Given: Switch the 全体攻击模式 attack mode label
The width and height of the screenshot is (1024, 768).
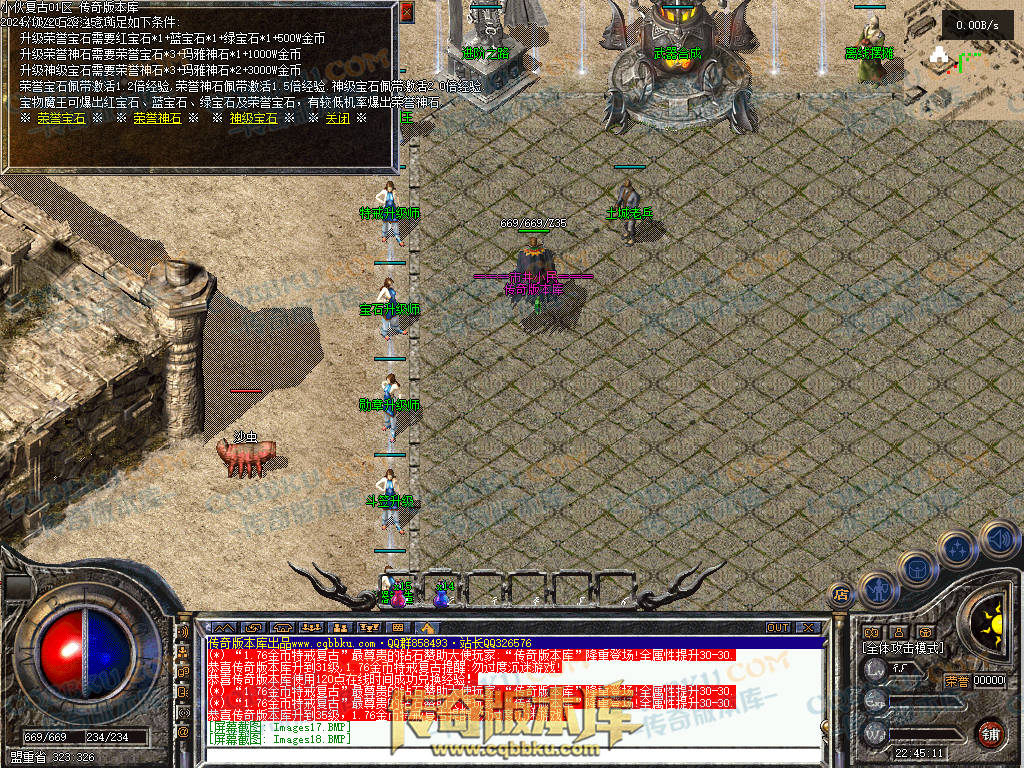Looking at the screenshot, I should [902, 648].
